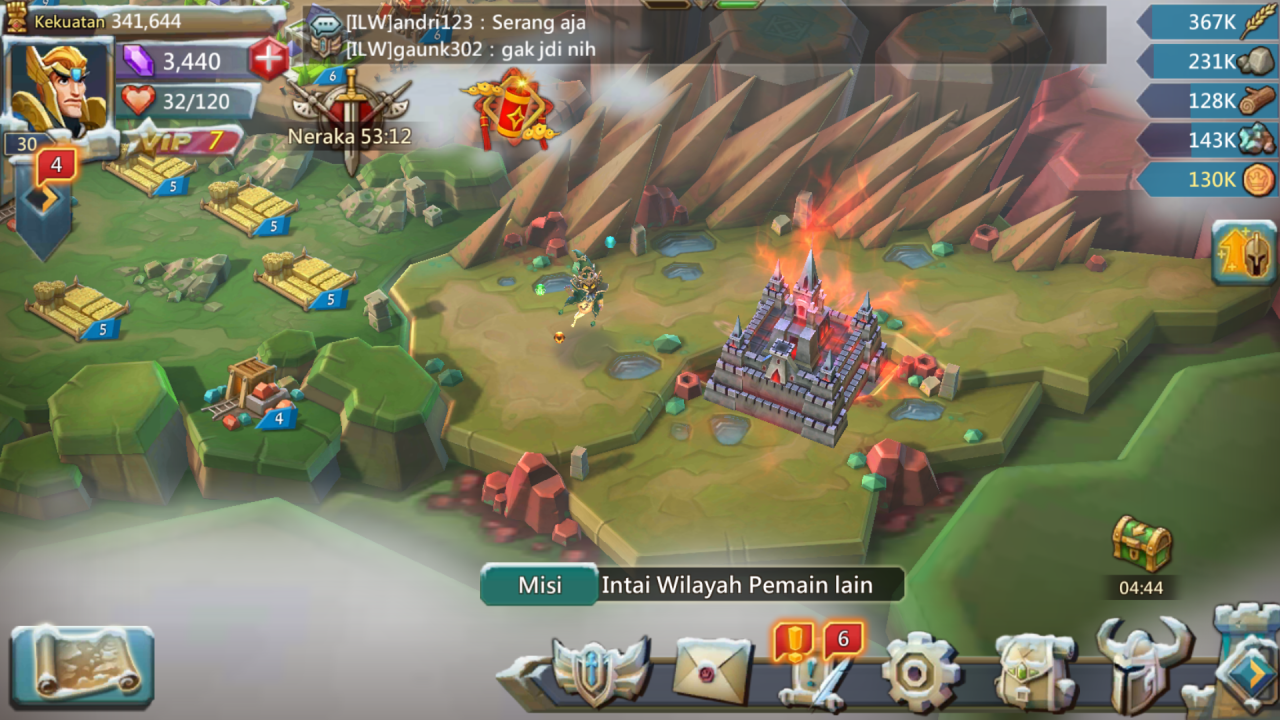
Task: Click the Misi button
Action: [538, 586]
